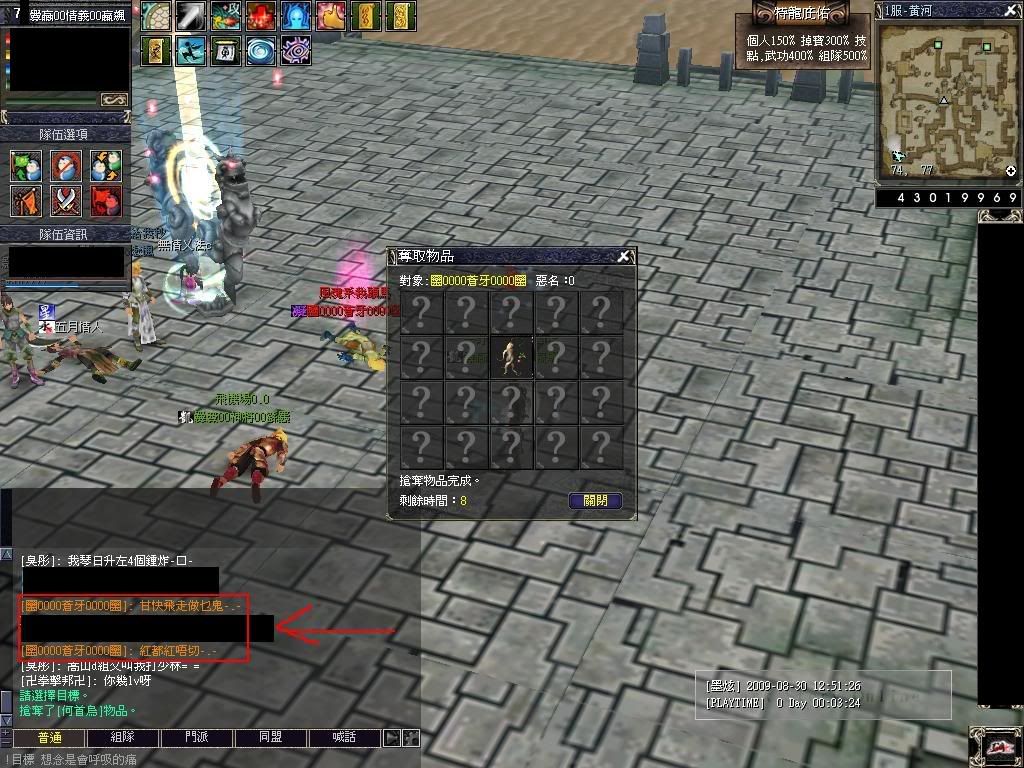
Task: Activate the red demon face skill icon
Action: [261, 15]
